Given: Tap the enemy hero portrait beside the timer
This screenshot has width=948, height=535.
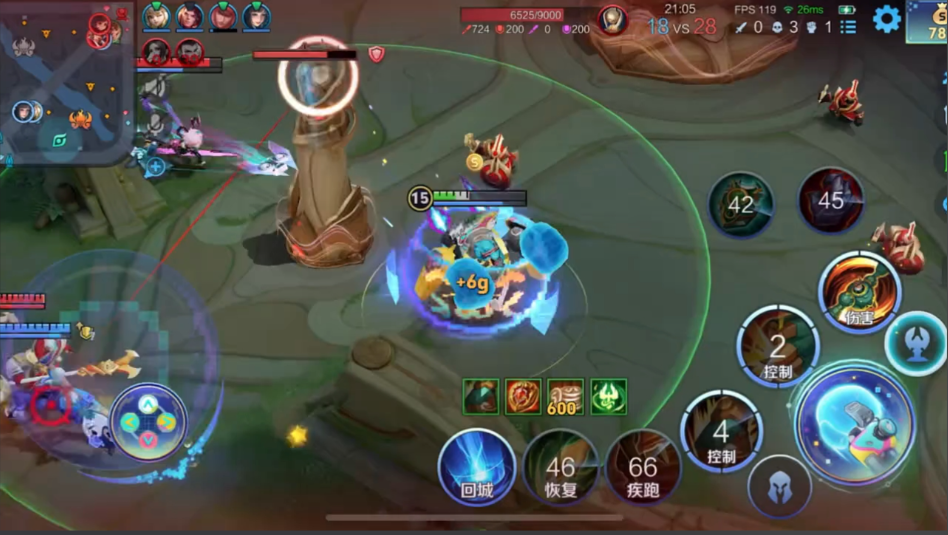Looking at the screenshot, I should [x=613, y=20].
